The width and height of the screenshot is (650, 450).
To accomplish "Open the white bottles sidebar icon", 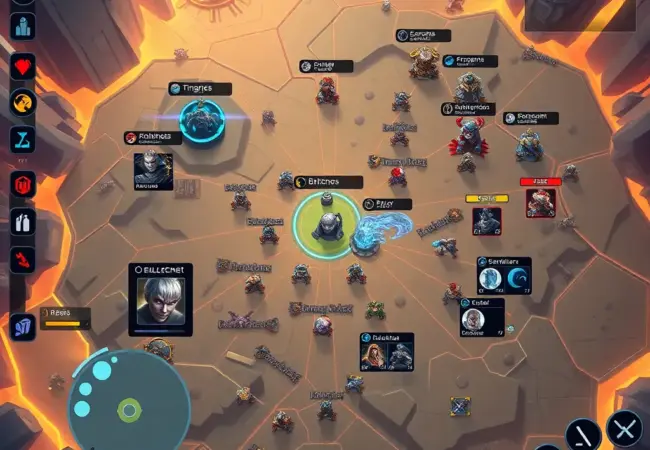I will tap(22, 221).
